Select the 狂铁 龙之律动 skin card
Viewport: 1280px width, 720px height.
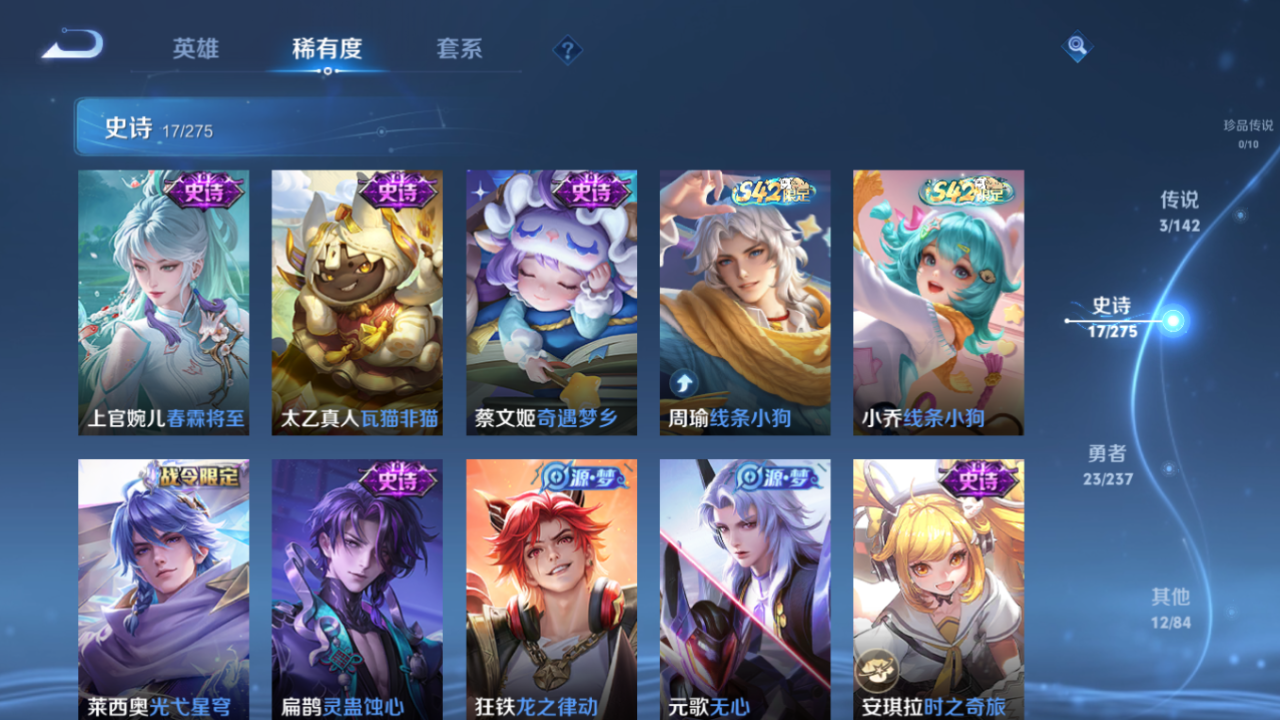click(x=550, y=590)
